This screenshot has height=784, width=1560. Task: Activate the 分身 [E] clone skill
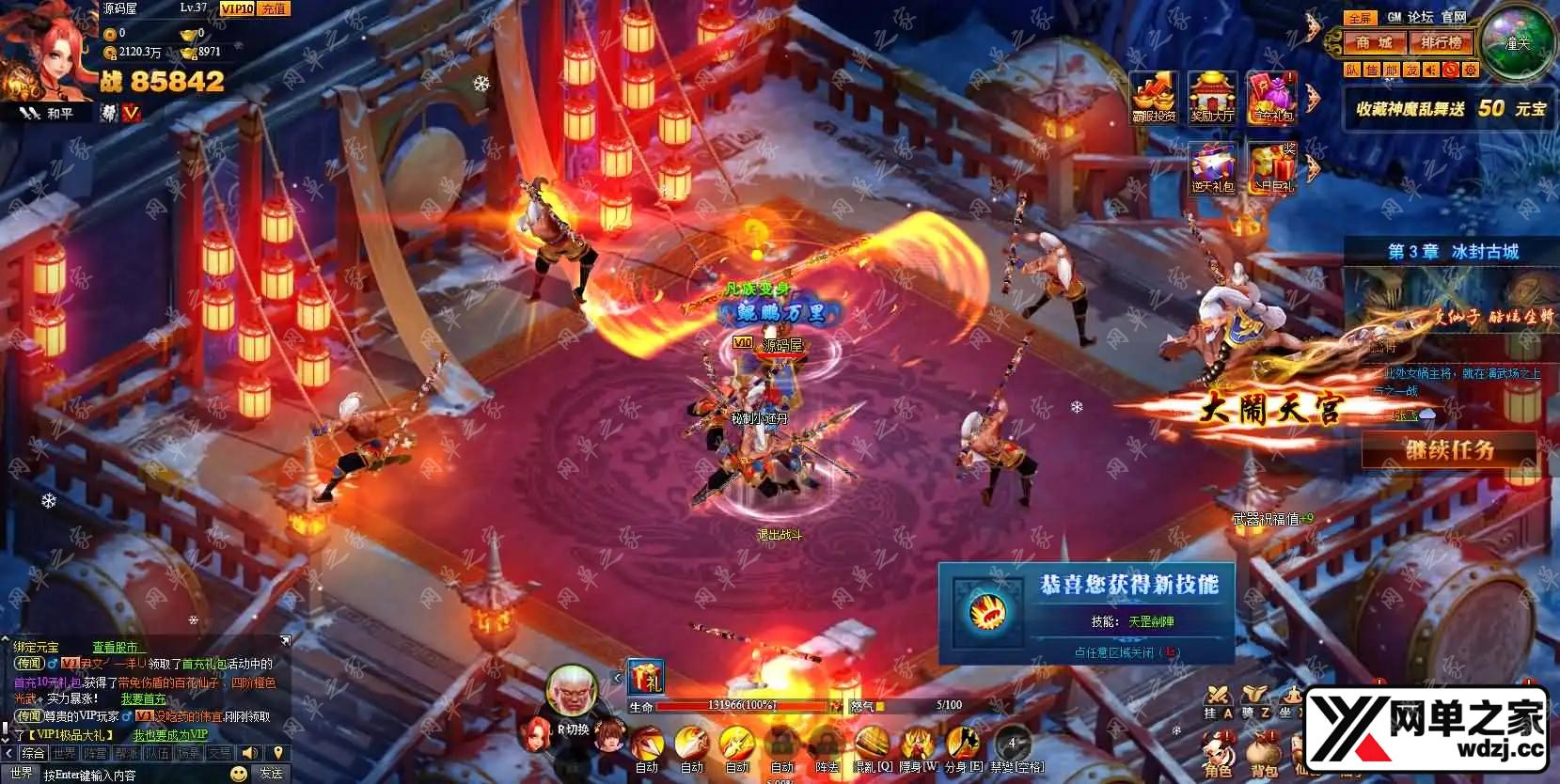pos(963,747)
